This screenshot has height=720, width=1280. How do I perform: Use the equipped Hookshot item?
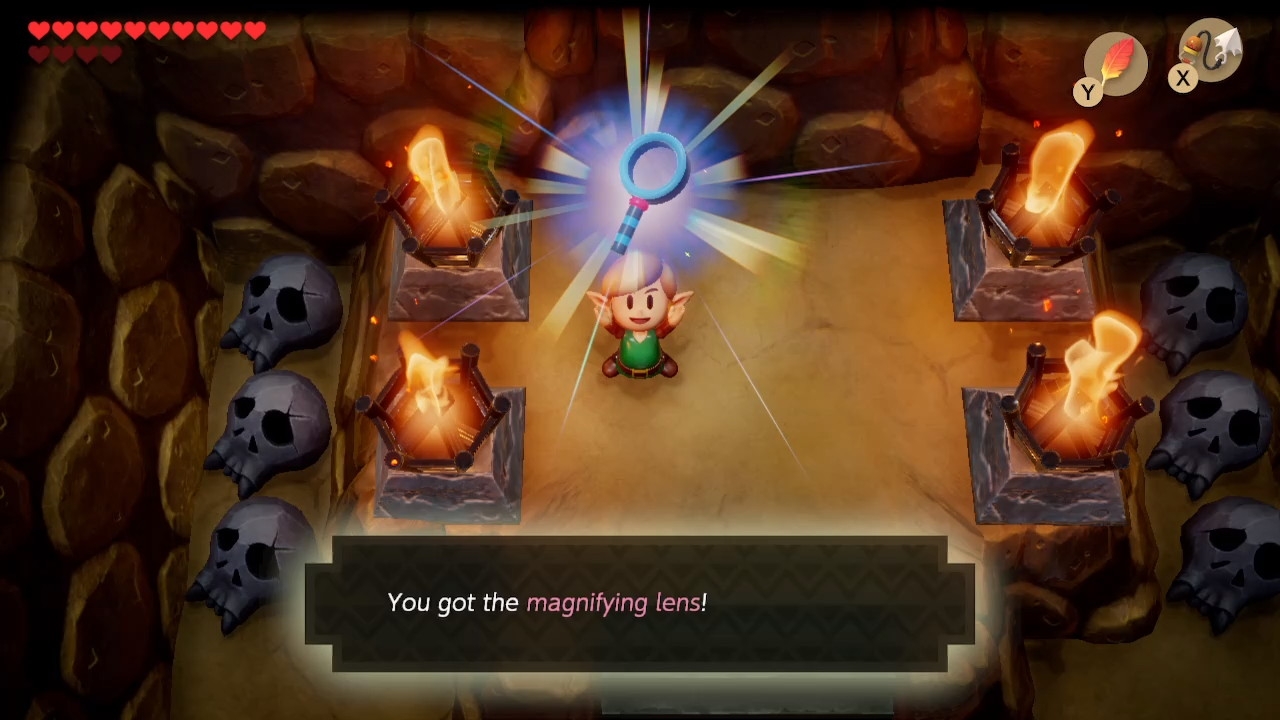[1210, 52]
